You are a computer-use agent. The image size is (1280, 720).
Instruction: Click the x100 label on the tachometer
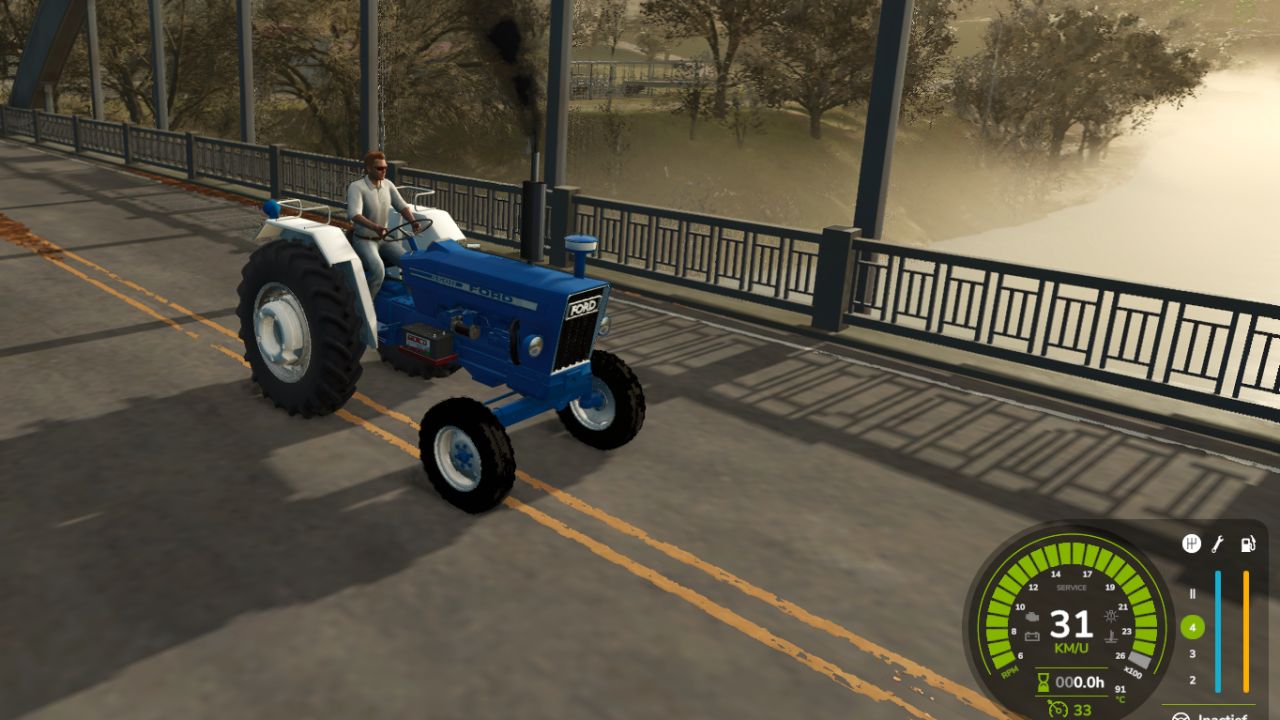[x=1132, y=672]
